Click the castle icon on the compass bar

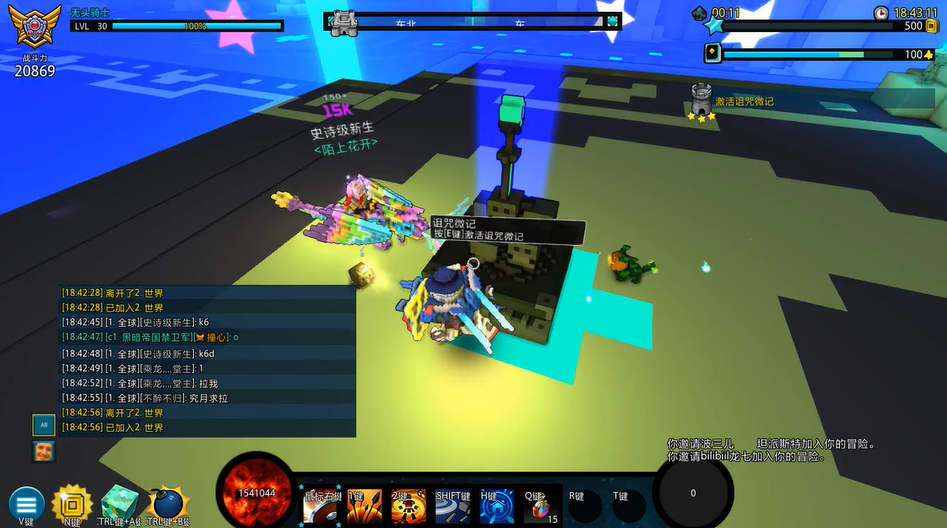coord(344,21)
